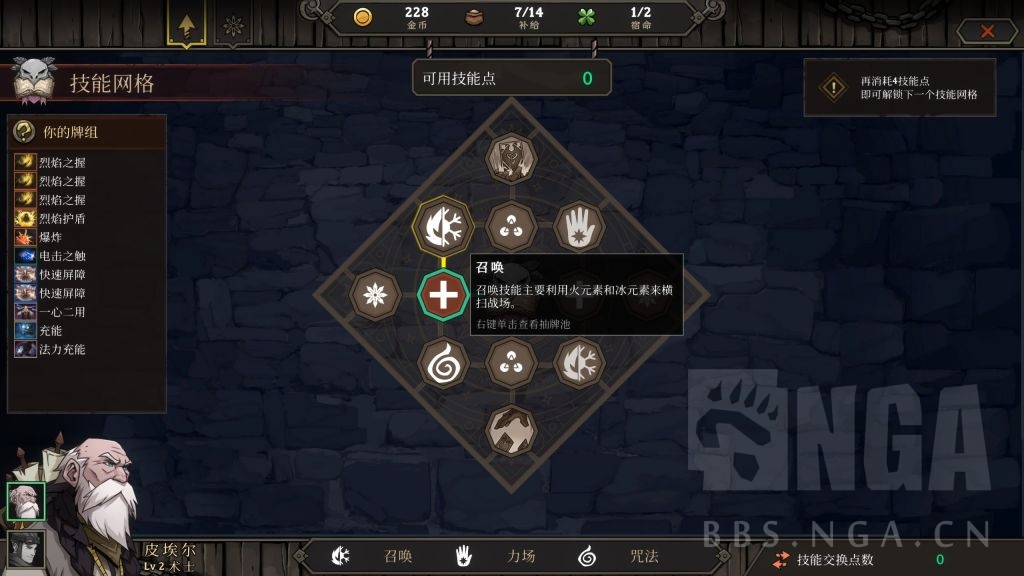Choose the crest node atop the grid
Image resolution: width=1024 pixels, height=576 pixels.
511,158
